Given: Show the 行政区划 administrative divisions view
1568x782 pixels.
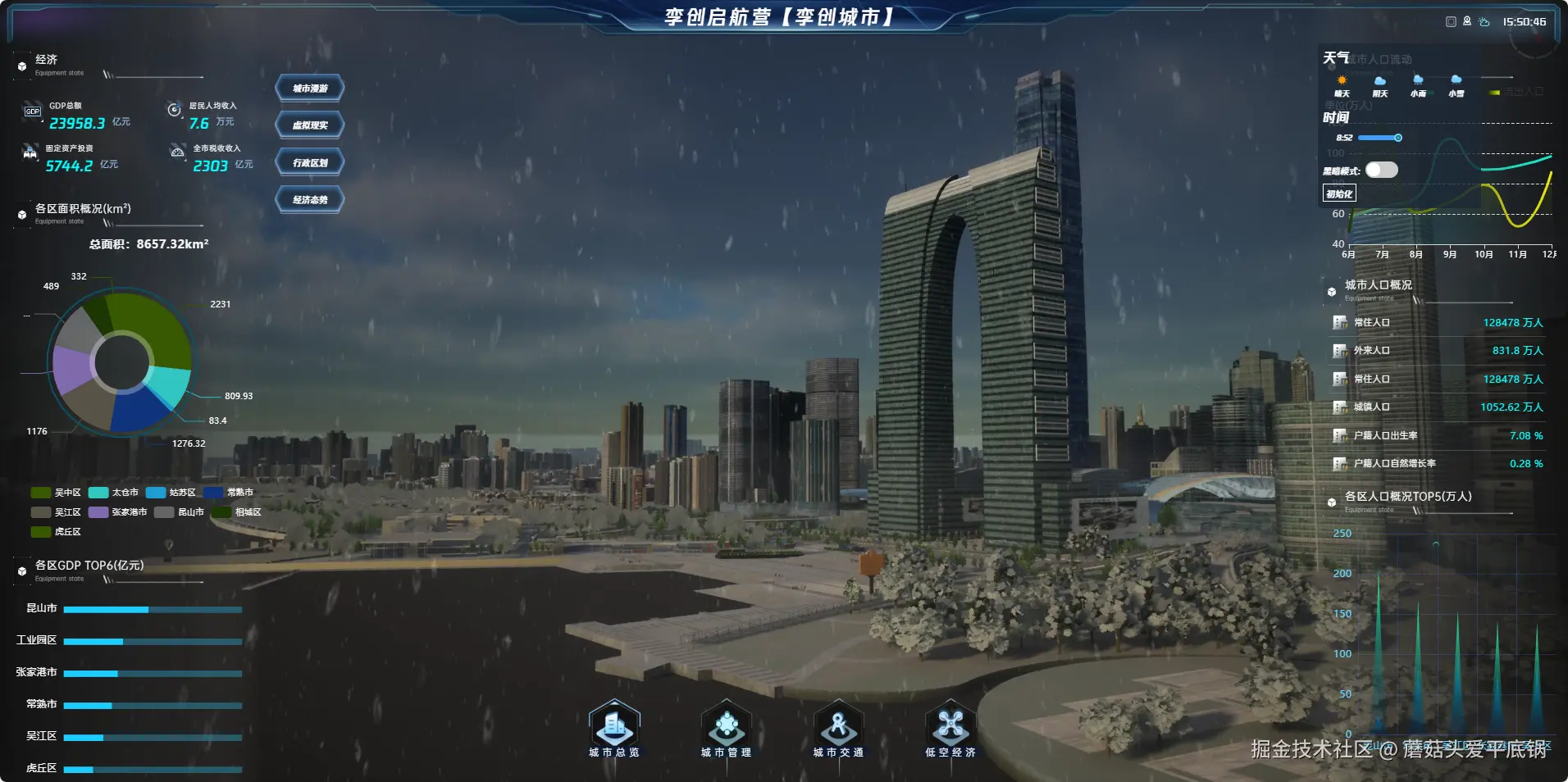Looking at the screenshot, I should pyautogui.click(x=310, y=162).
